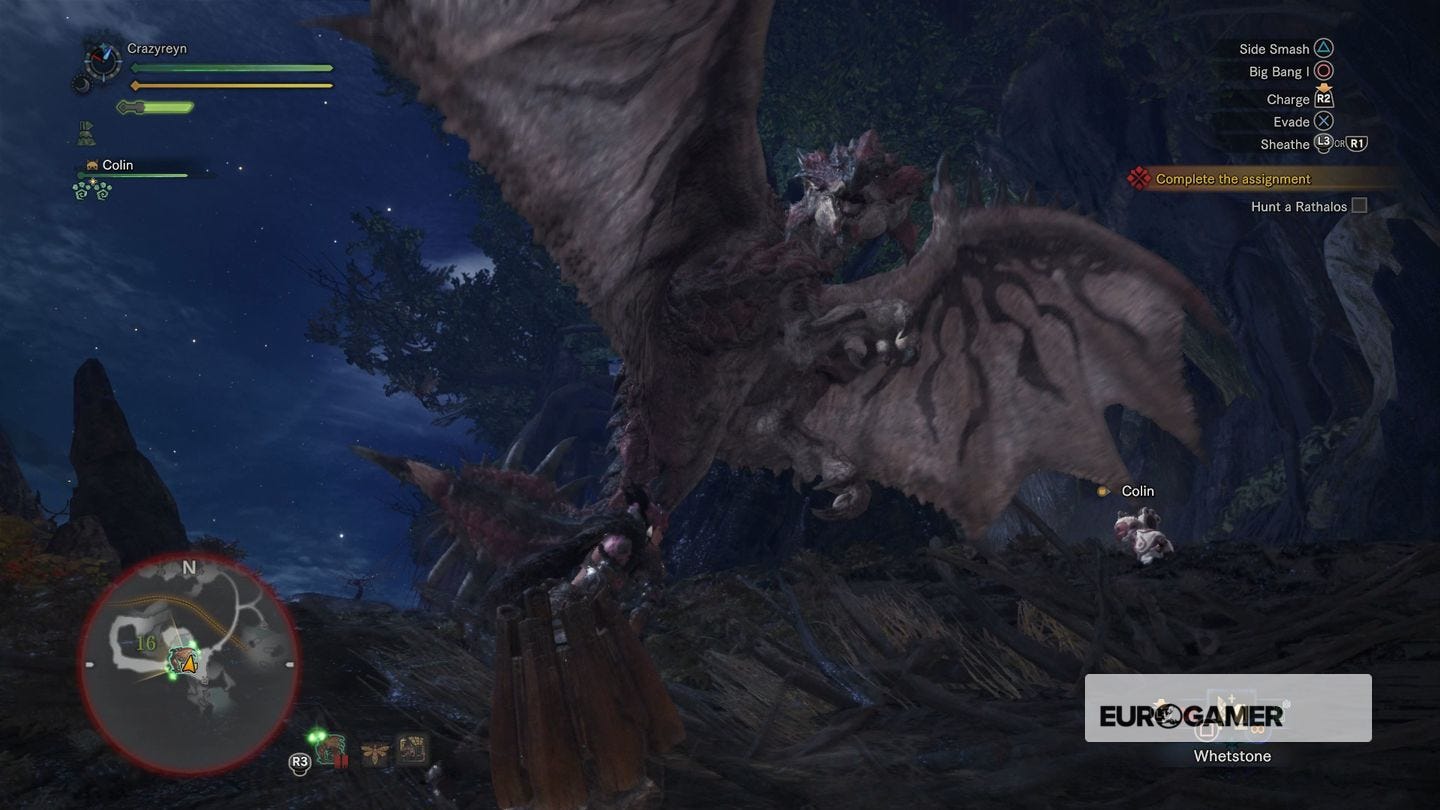Click the Palico face icon beside Colin's name

pyautogui.click(x=92, y=164)
